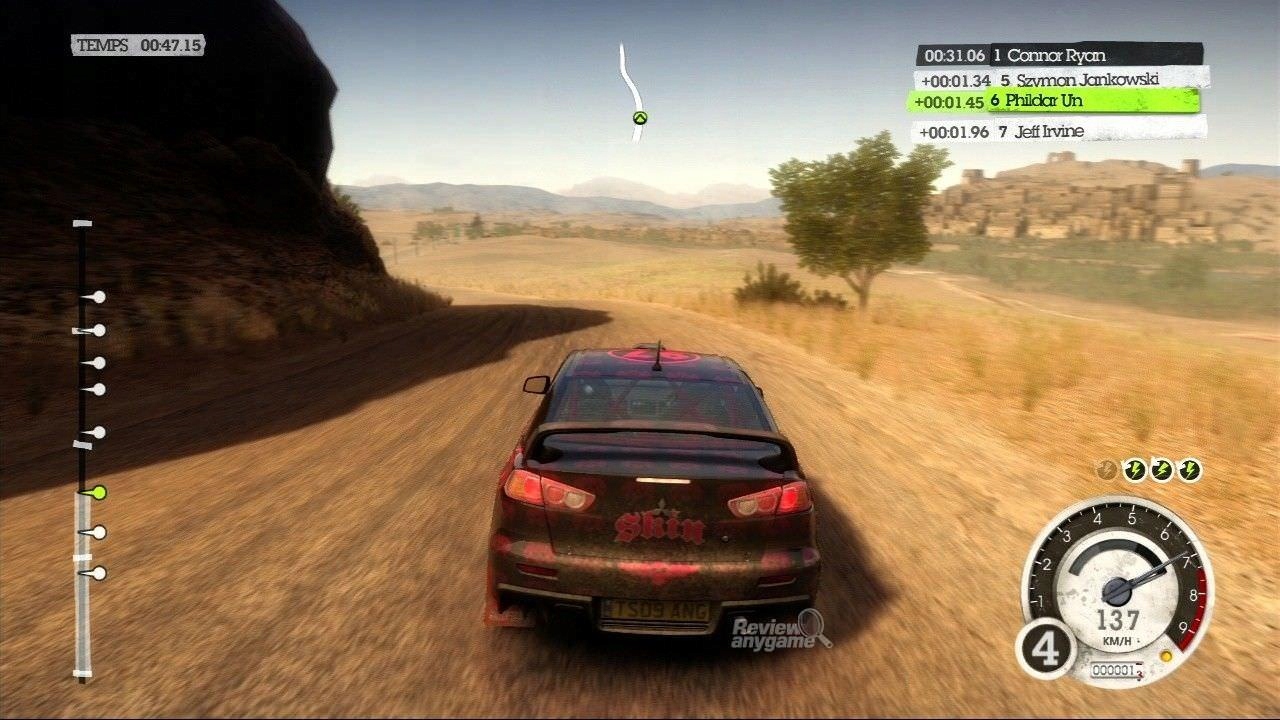This screenshot has width=1280, height=720.
Task: Click the greyed-out used flashback icon
Action: point(1106,467)
